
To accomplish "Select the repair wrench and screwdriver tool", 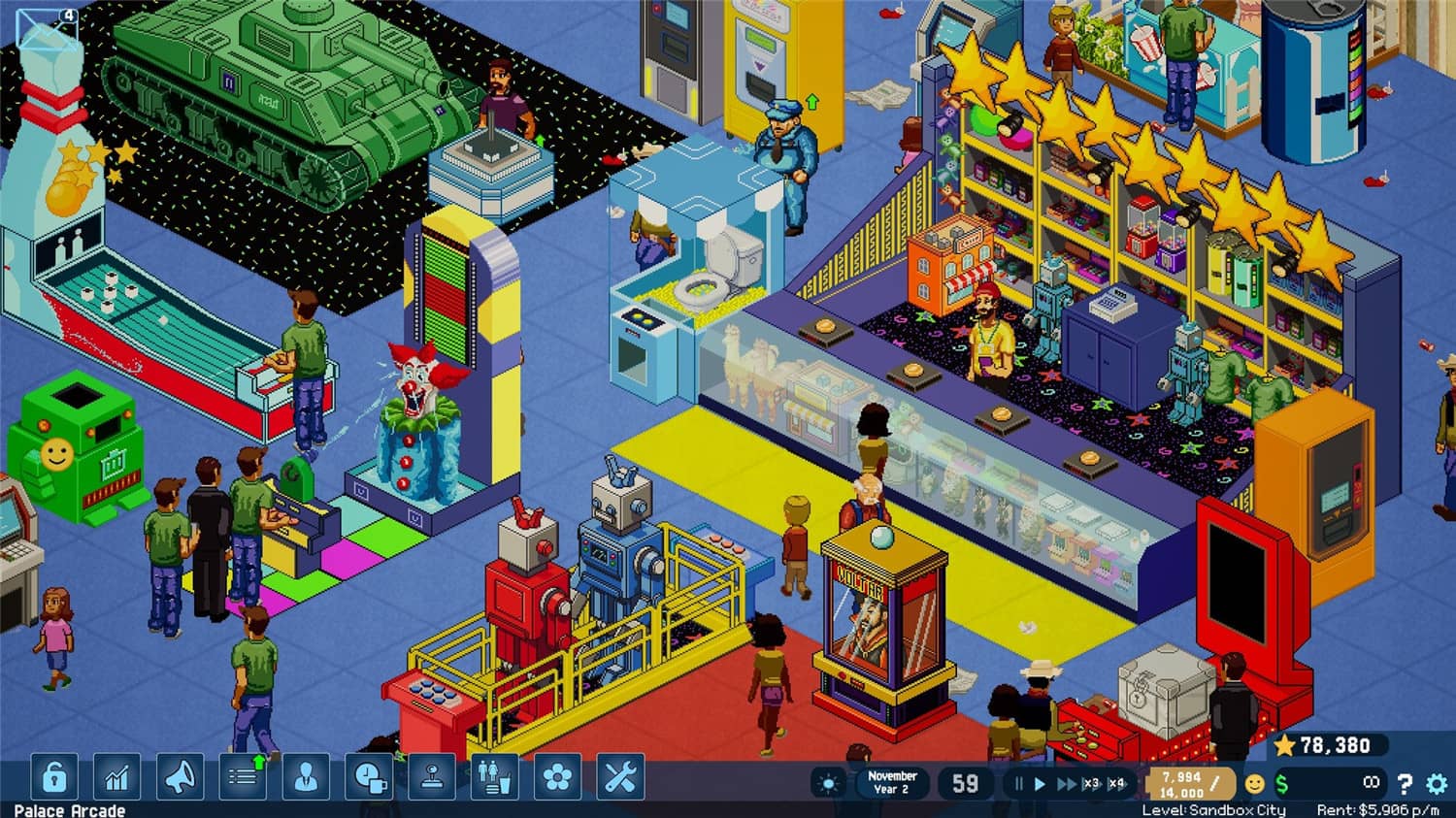I will (x=619, y=777).
